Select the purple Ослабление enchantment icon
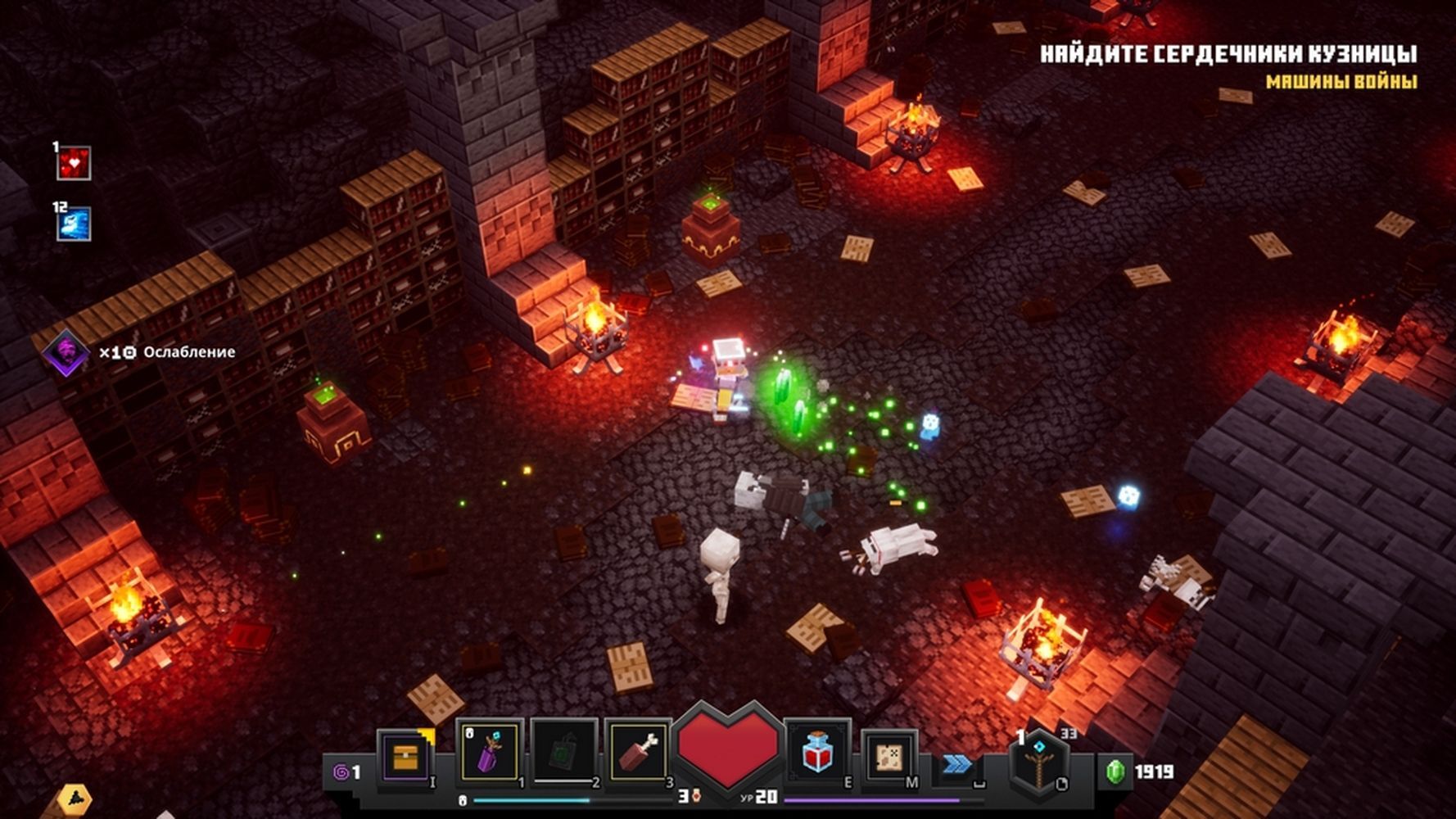 66,352
